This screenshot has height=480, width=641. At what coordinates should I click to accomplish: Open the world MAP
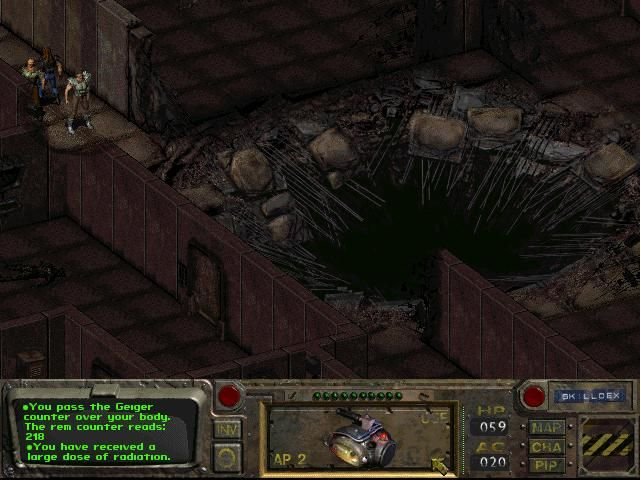pyautogui.click(x=548, y=428)
